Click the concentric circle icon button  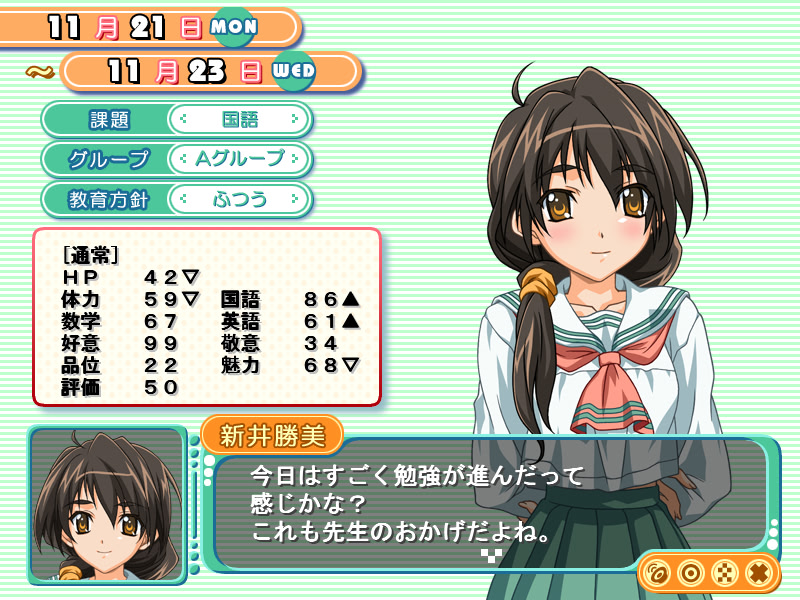pos(690,573)
